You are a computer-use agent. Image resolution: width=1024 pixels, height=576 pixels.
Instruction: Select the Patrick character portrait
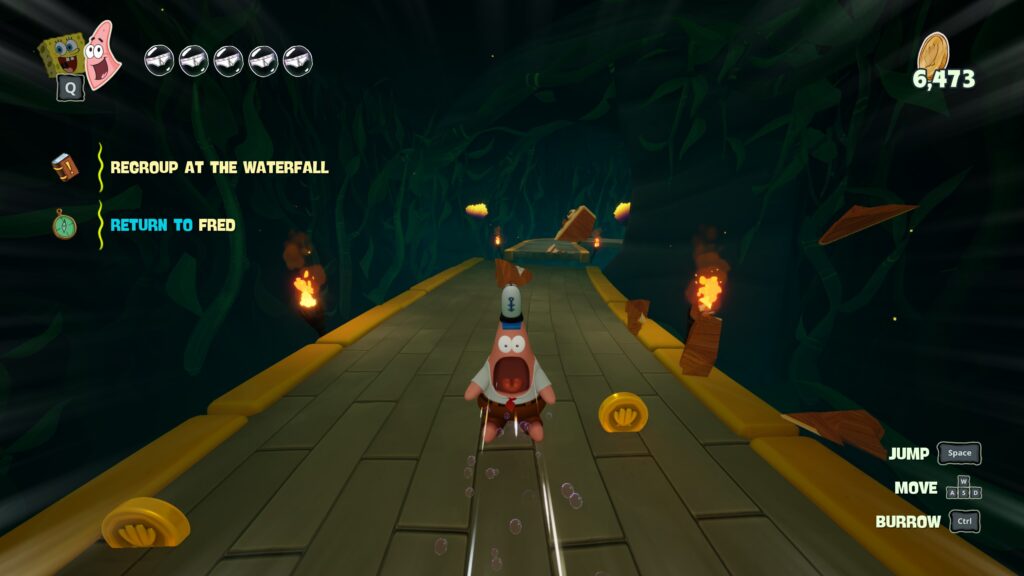tap(102, 55)
